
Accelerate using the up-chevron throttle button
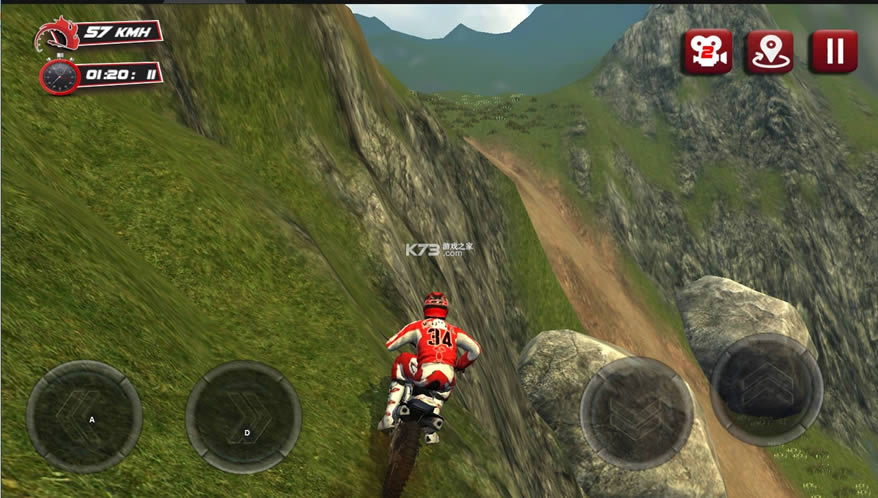pos(767,389)
